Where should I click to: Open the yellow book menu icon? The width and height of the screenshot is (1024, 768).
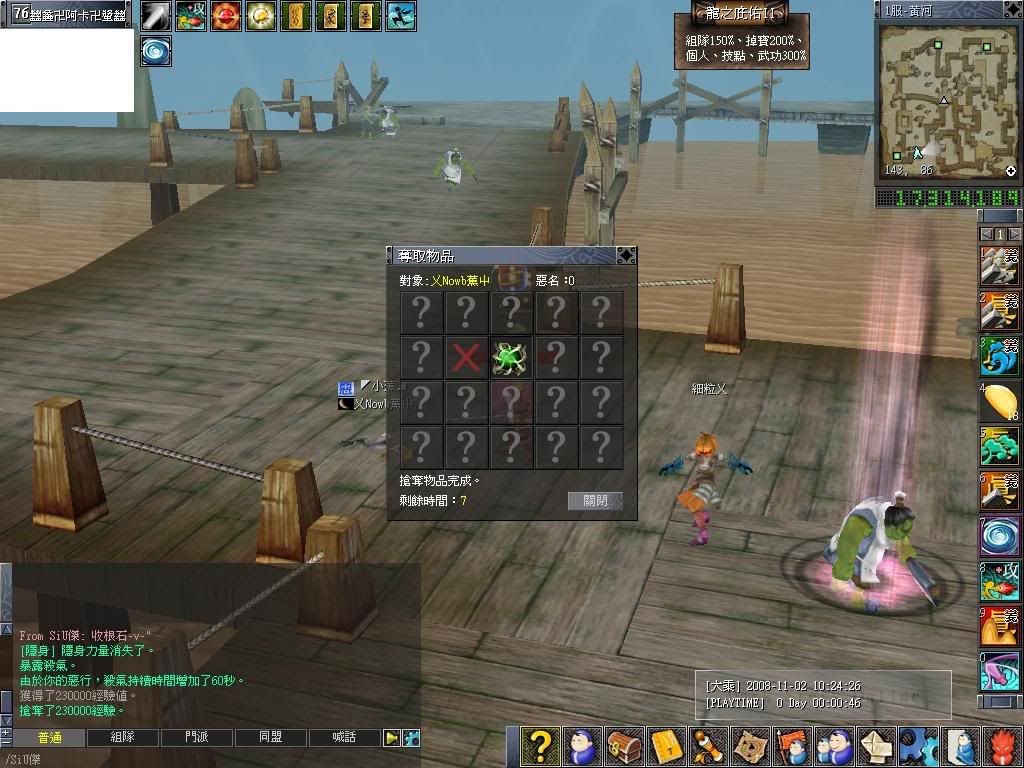coord(666,746)
